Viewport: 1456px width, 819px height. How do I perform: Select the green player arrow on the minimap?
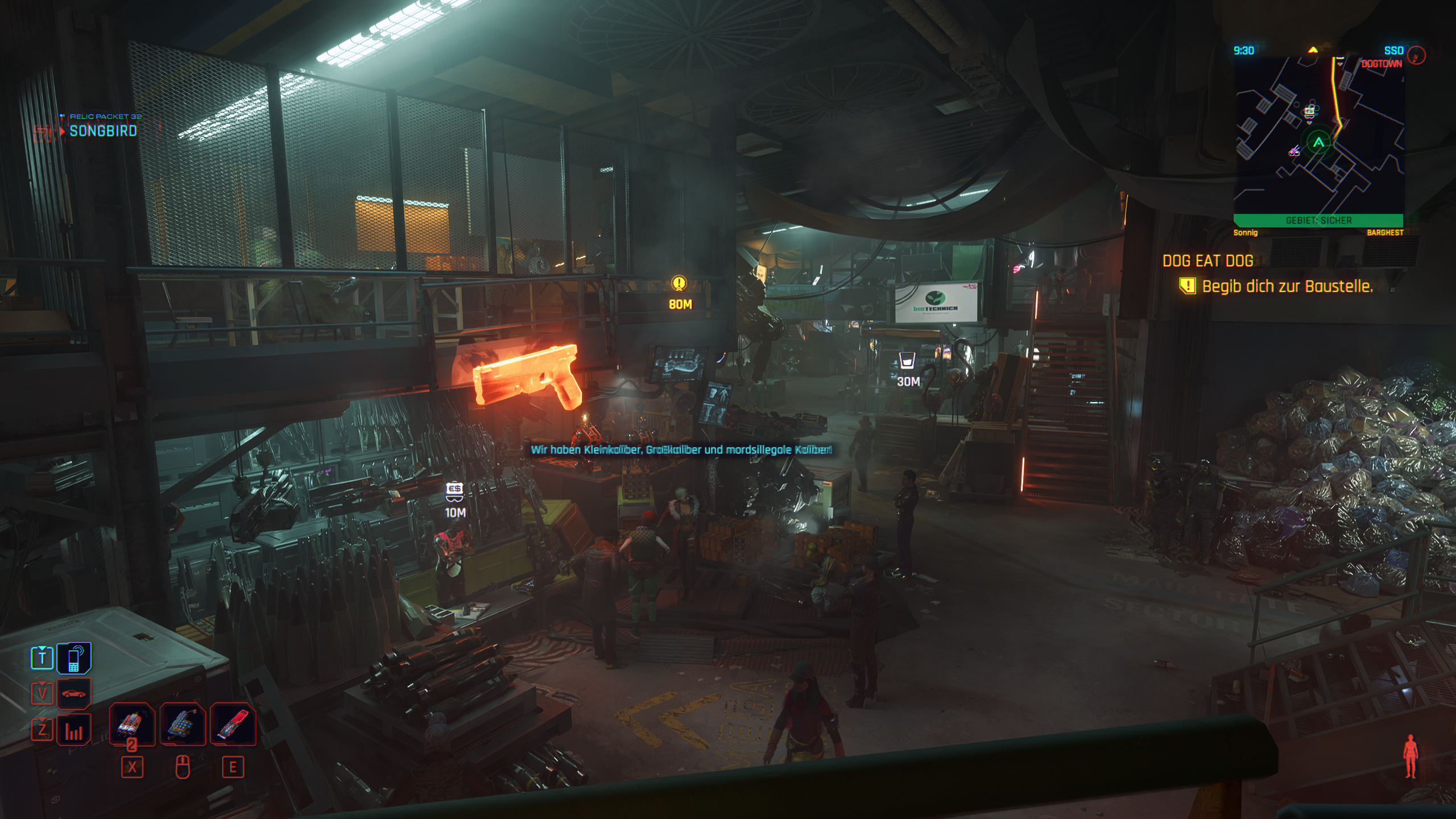pos(1318,142)
